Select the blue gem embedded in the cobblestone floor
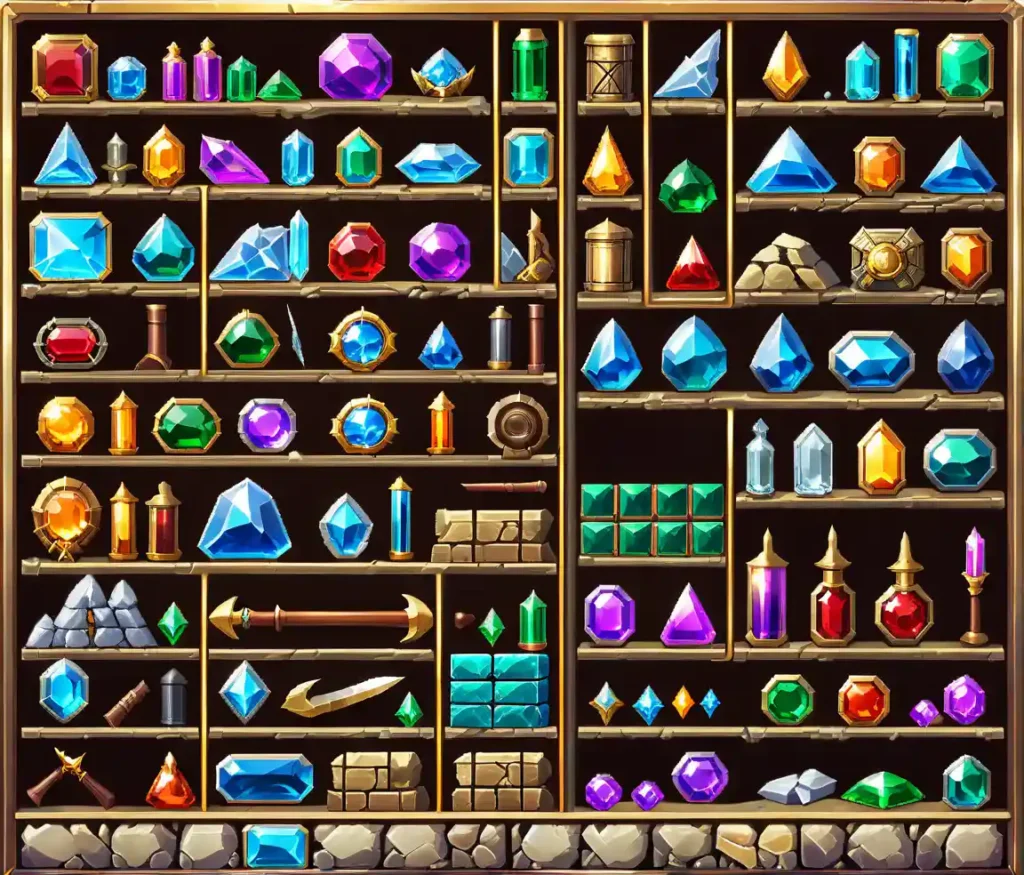 coord(275,846)
